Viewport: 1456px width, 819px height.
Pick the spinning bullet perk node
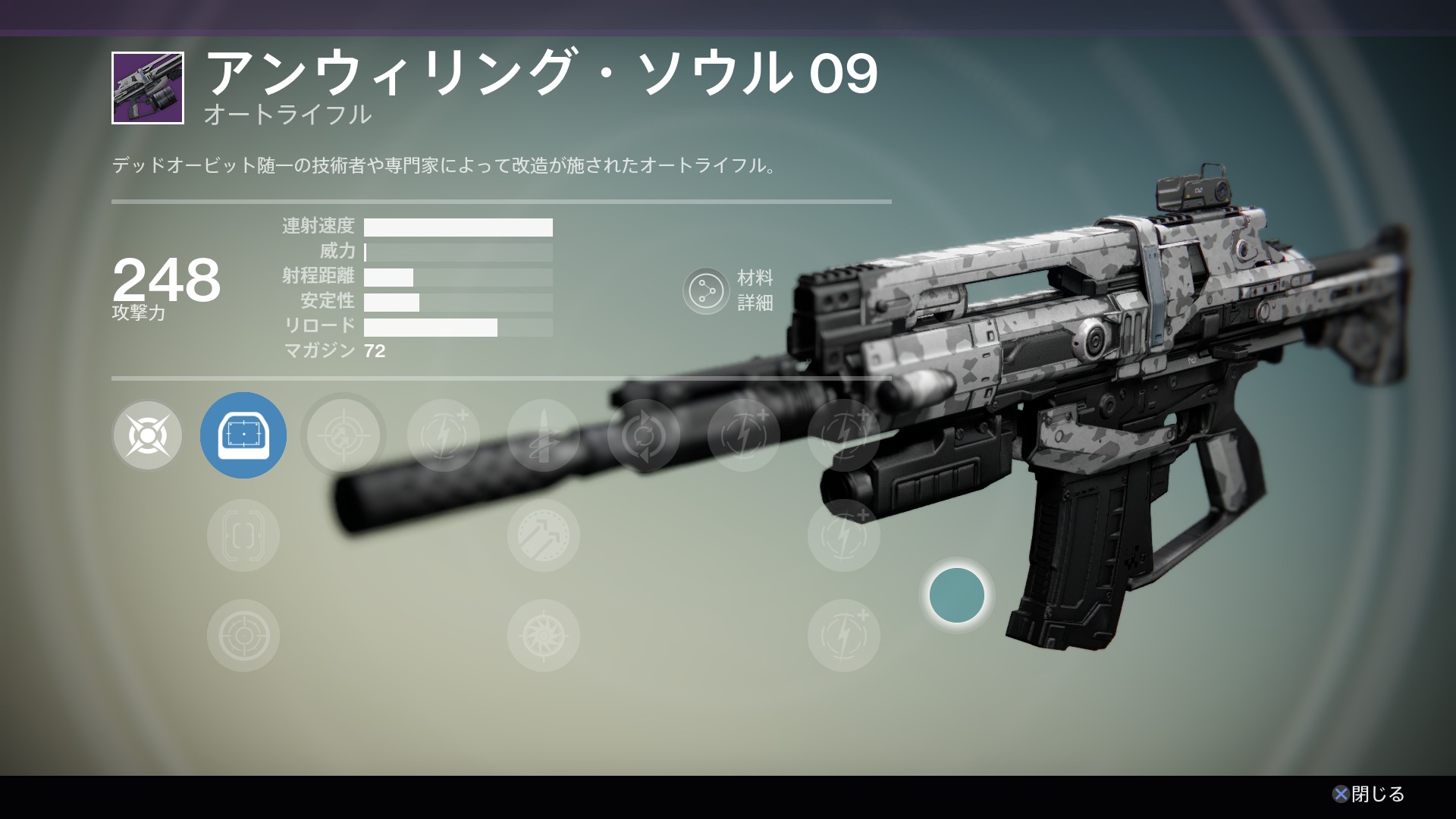pyautogui.click(x=544, y=435)
